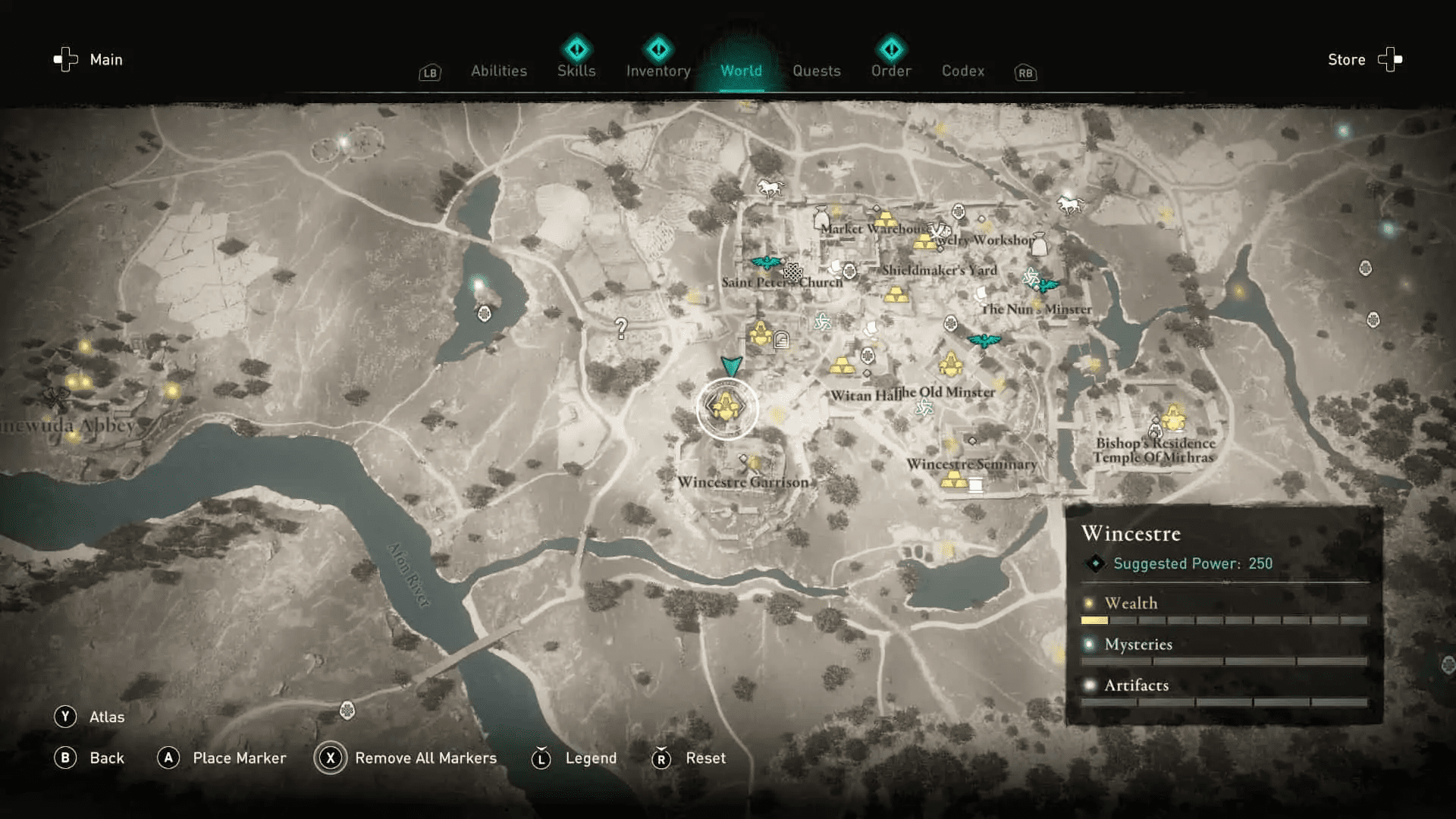Click the Wealth progress bar for Wincestre
Screen dimensions: 1456x819
[1094, 620]
